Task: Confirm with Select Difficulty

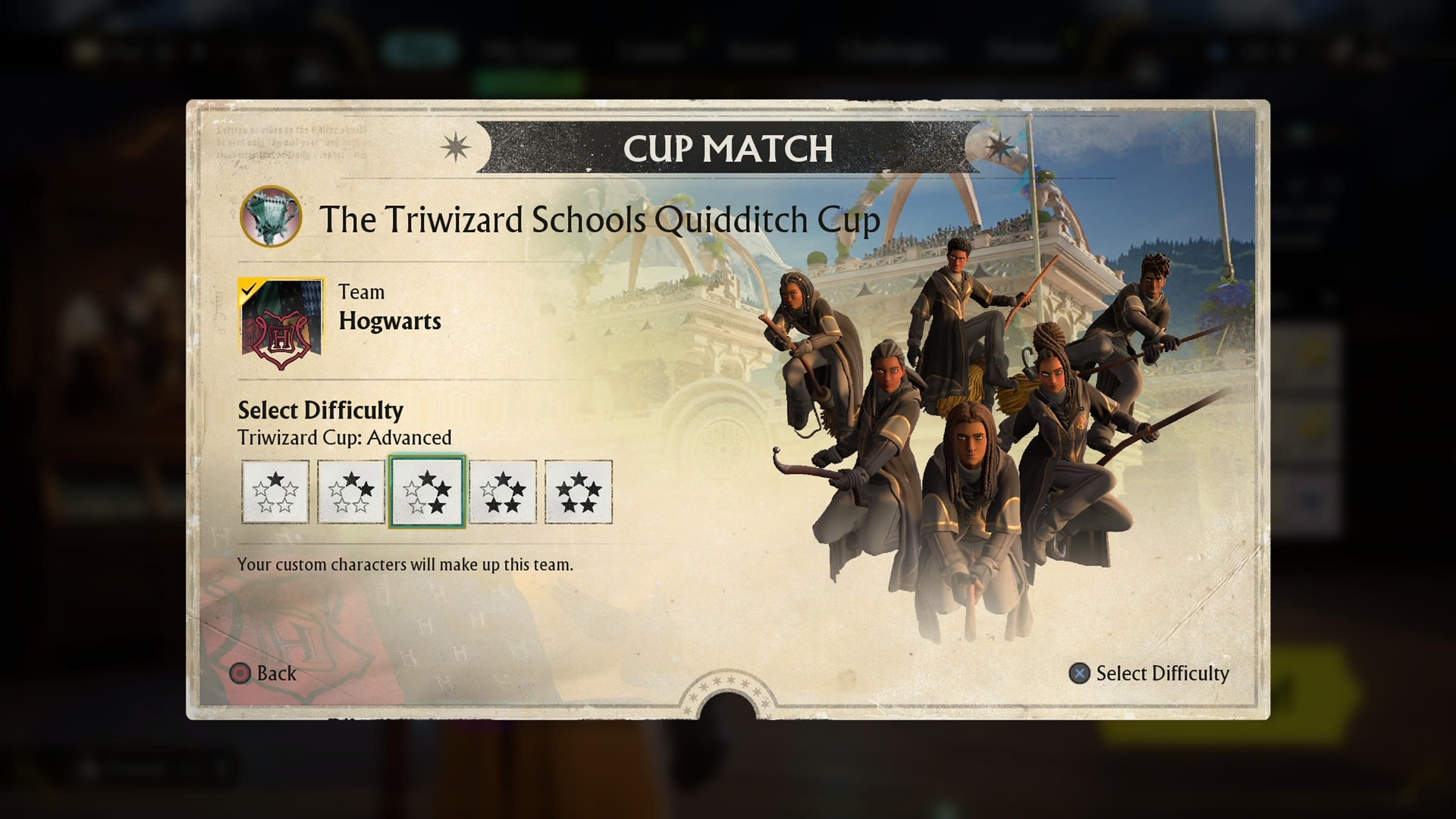Action: point(1149,673)
